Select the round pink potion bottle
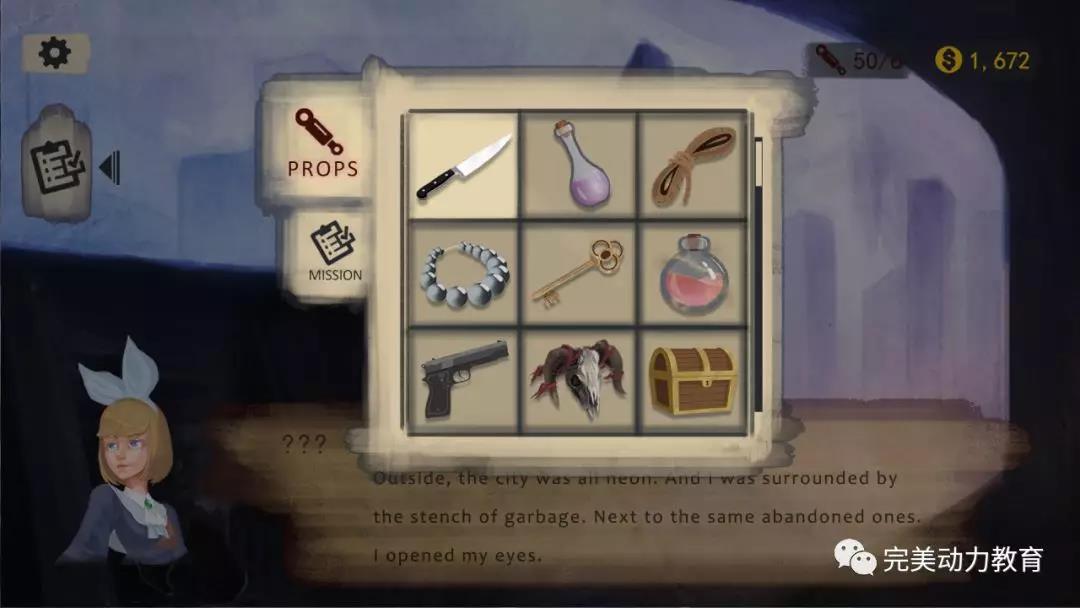Image resolution: width=1080 pixels, height=608 pixels. 693,273
